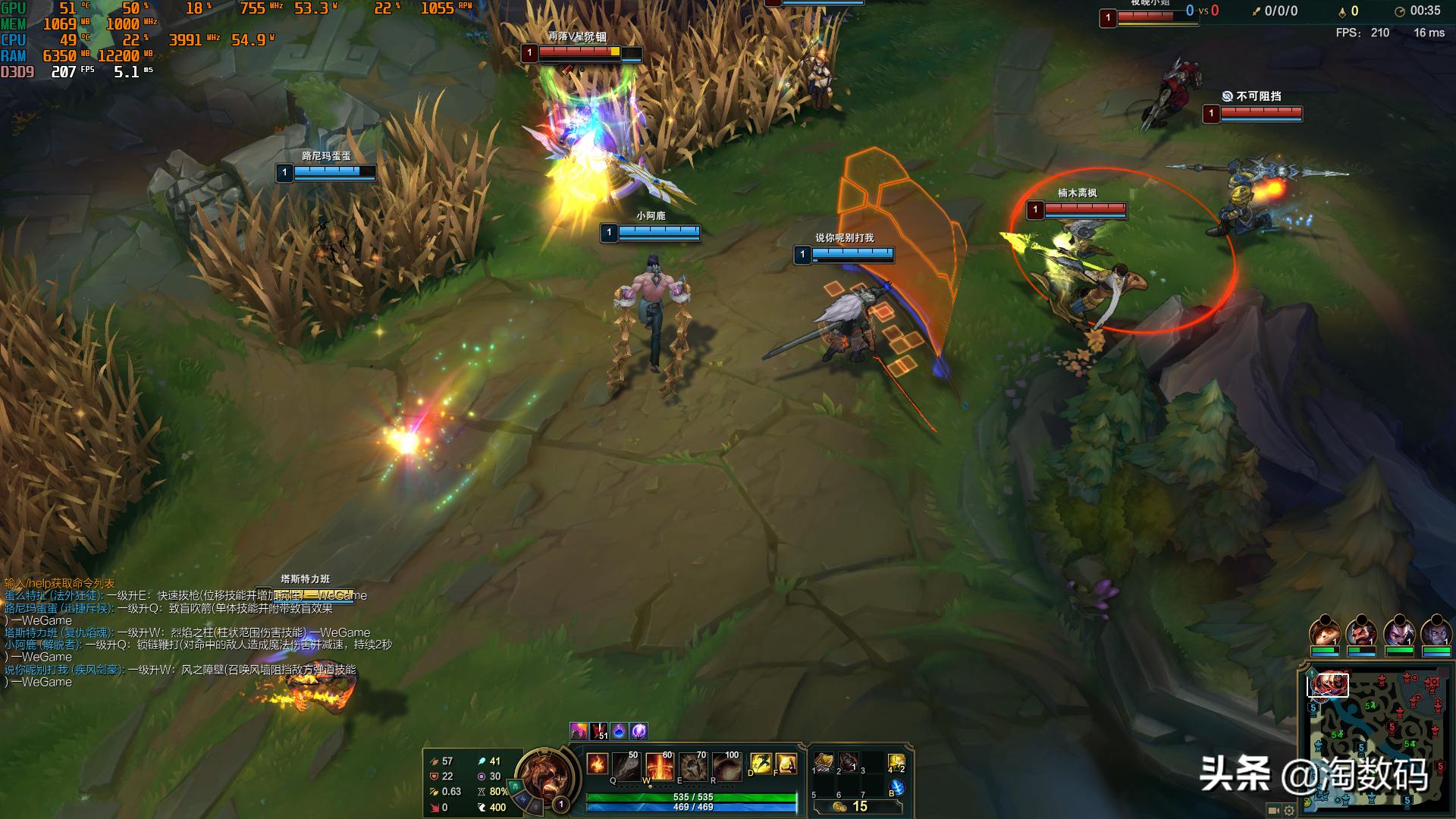The height and width of the screenshot is (819, 1456).
Task: Use the E Conflagration ability
Action: (692, 767)
